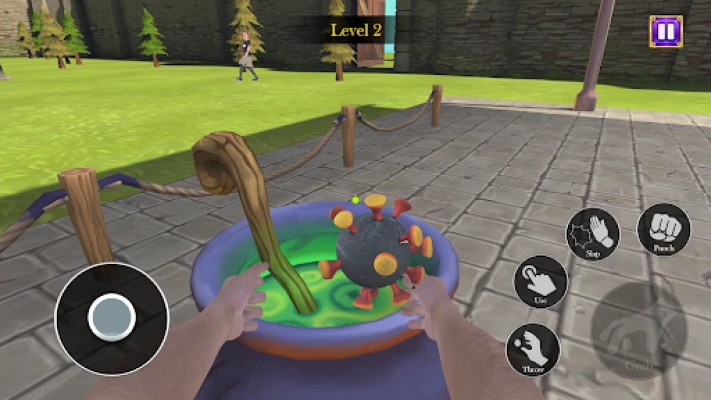Click the virtual movement joystick
711x400 pixels.
pos(111,318)
